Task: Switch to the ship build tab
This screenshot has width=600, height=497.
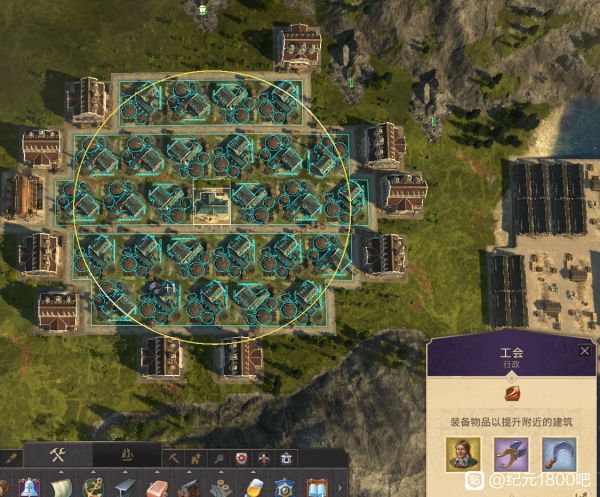Action: tap(123, 455)
